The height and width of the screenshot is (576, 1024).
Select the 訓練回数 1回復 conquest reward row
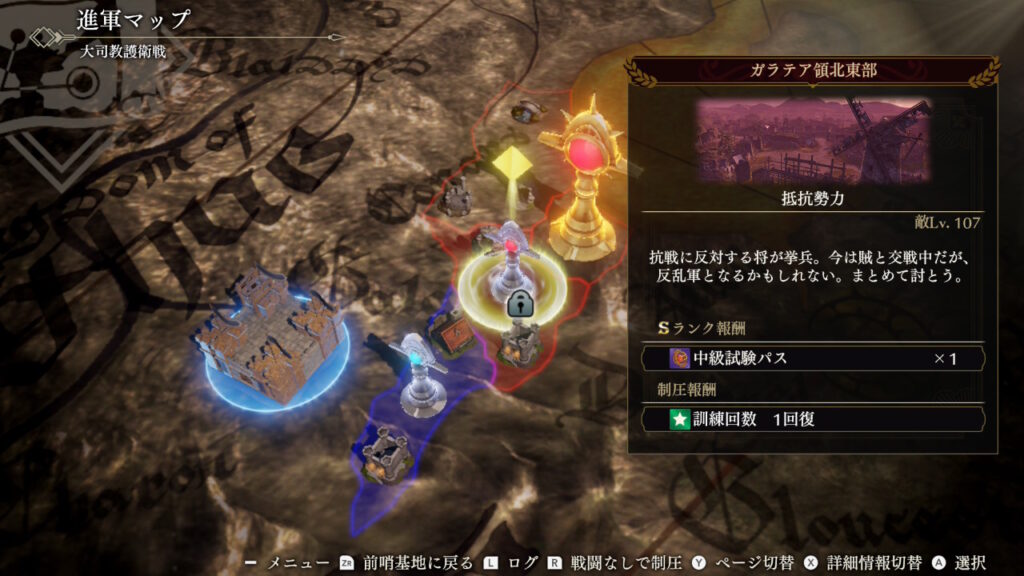point(813,419)
